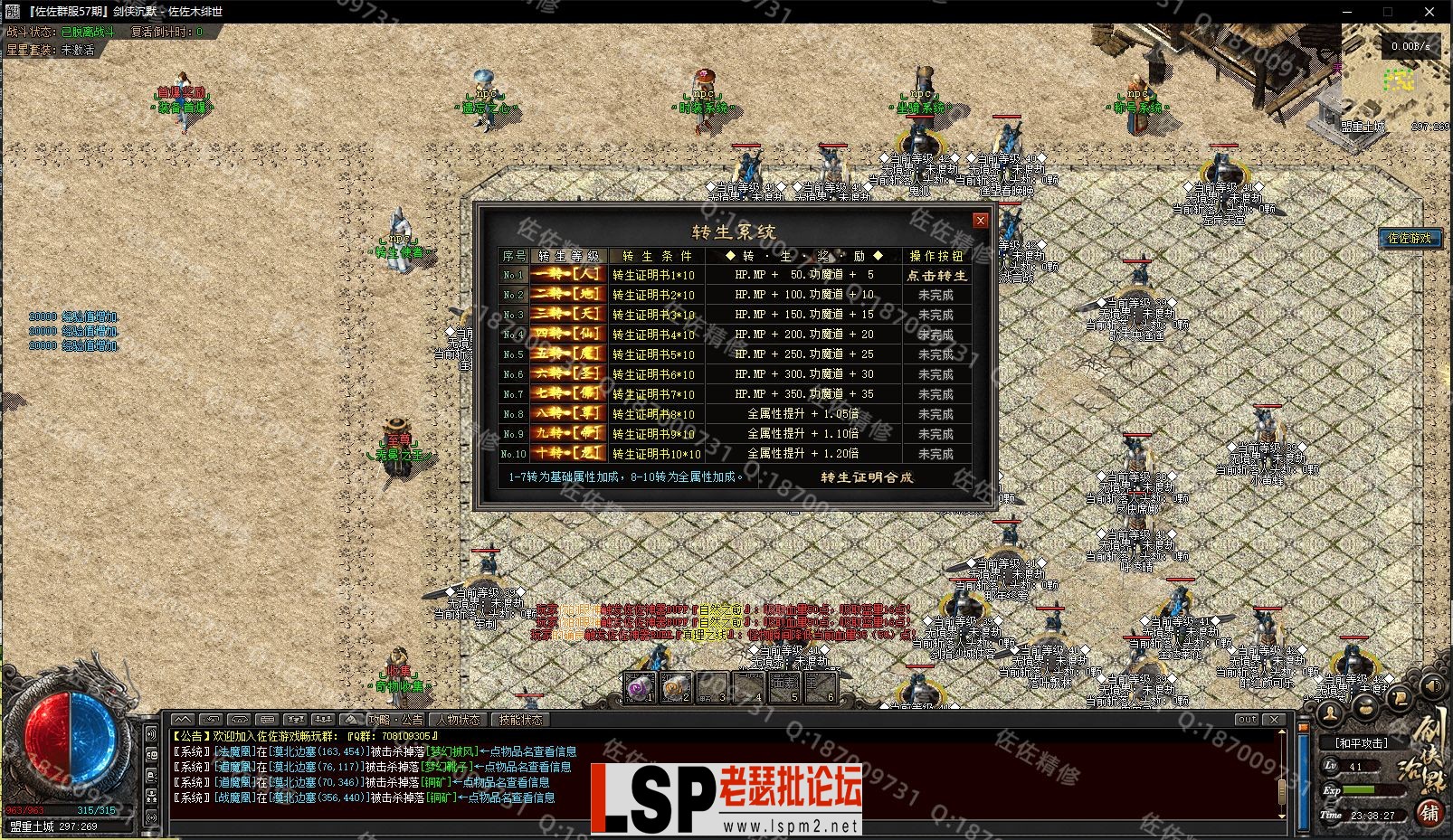Viewport: 1453px width, 840px height.
Task: Use the purple scroll in hotbar slot 1
Action: [x=640, y=688]
